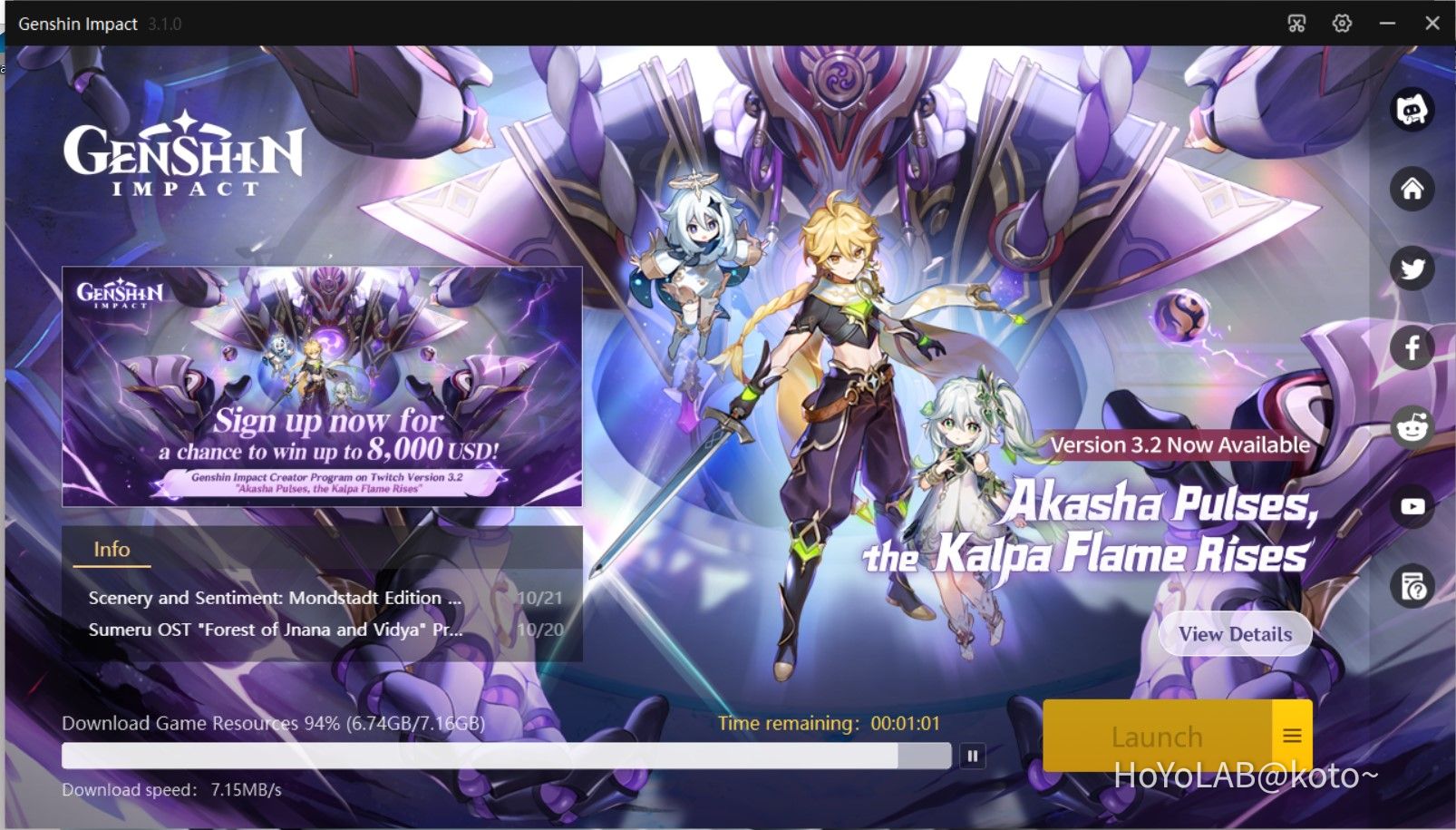Open the extra options beside the Launch button
This screenshot has height=830, width=1456.
tap(1293, 737)
